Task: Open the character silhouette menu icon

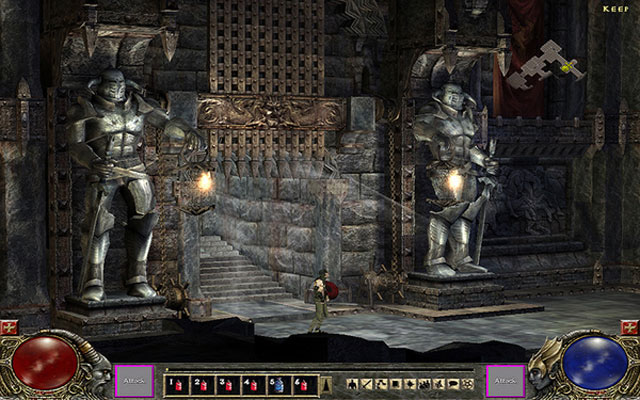Action: pos(354,383)
